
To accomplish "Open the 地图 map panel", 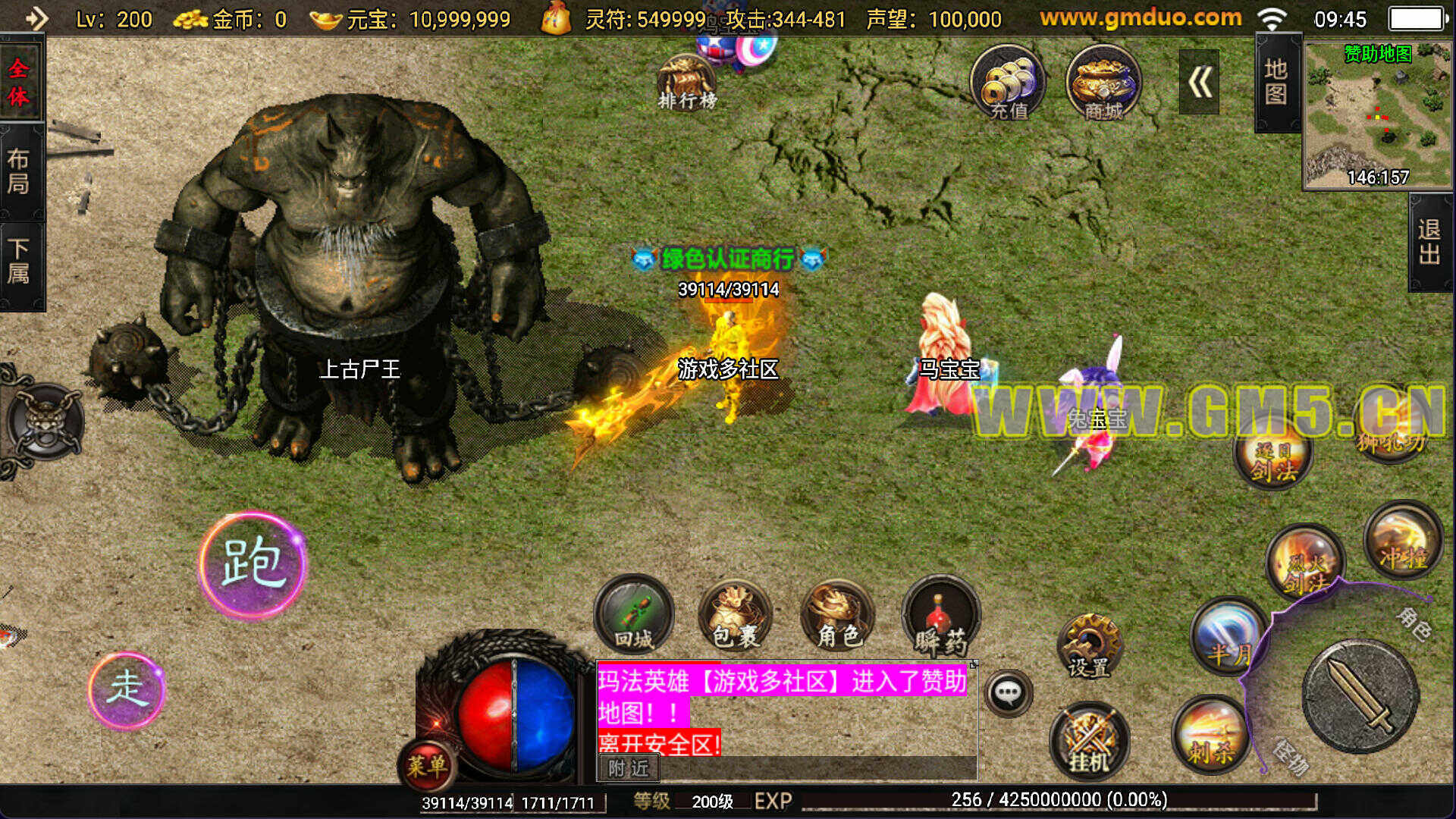I will click(x=1276, y=82).
